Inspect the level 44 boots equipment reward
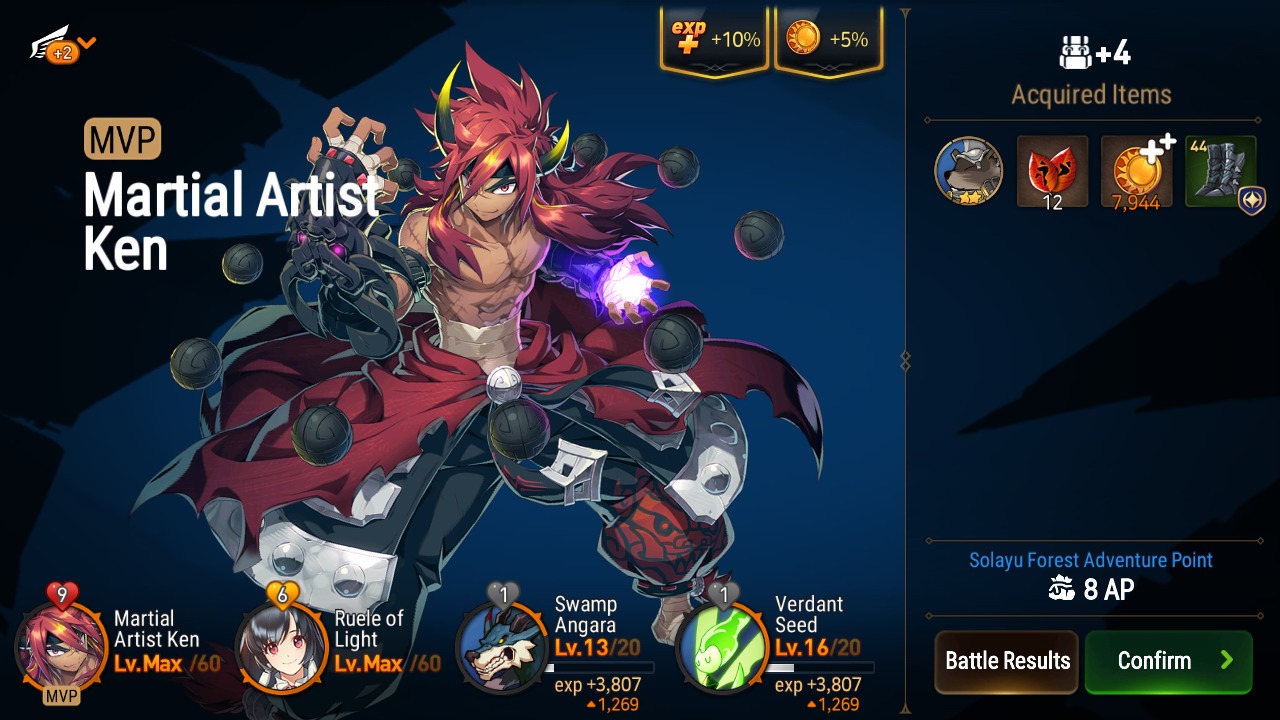 pyautogui.click(x=1220, y=171)
